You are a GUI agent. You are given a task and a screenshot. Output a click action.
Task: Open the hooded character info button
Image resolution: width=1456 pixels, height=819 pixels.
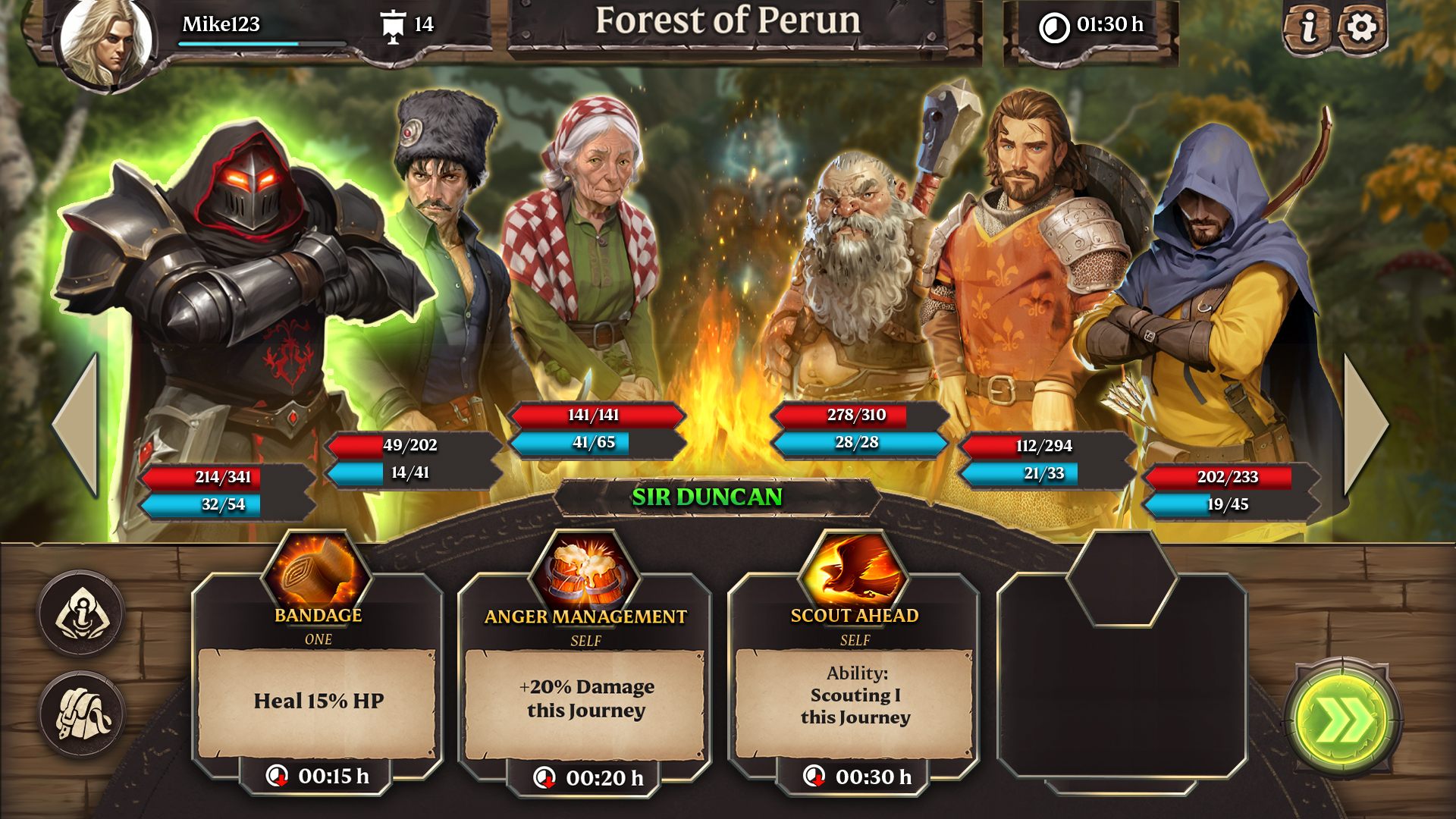(82, 613)
